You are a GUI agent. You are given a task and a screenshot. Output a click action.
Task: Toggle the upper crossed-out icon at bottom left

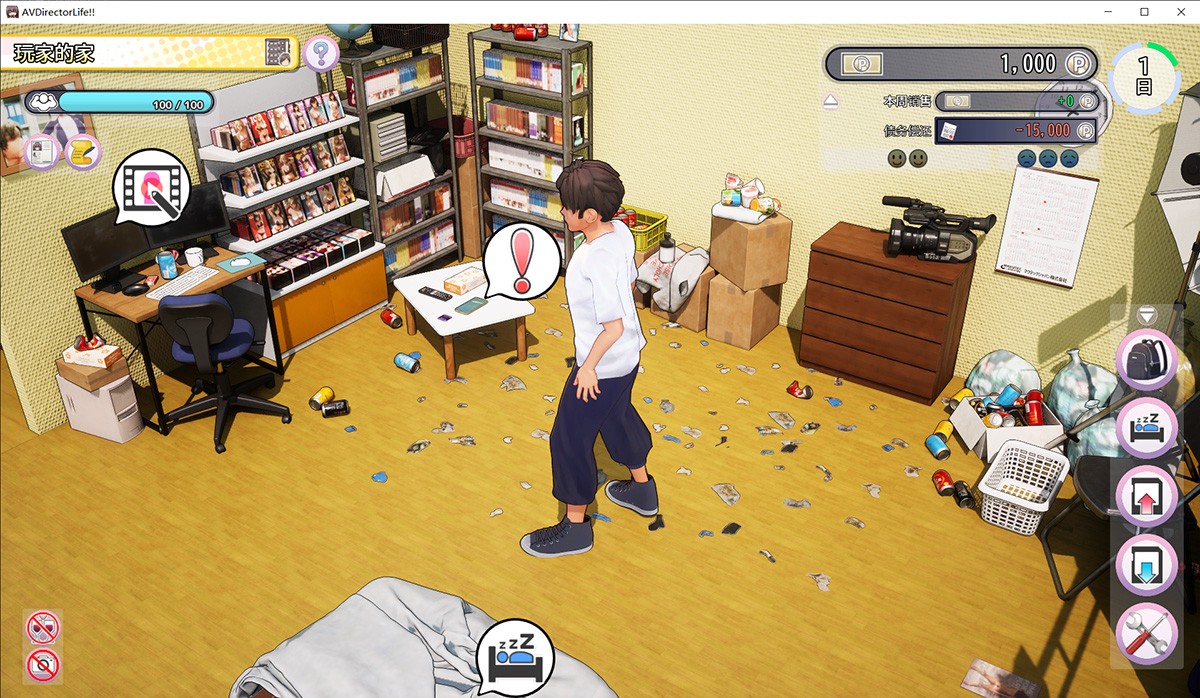pyautogui.click(x=43, y=628)
